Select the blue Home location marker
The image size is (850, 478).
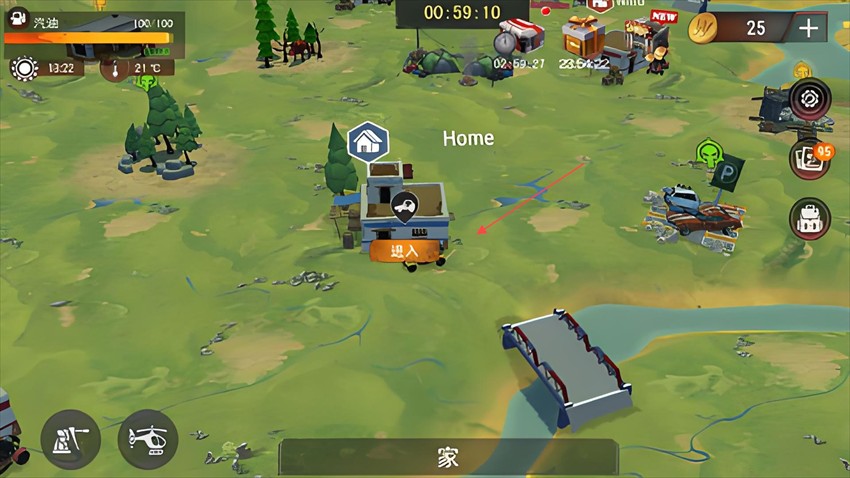pos(367,143)
